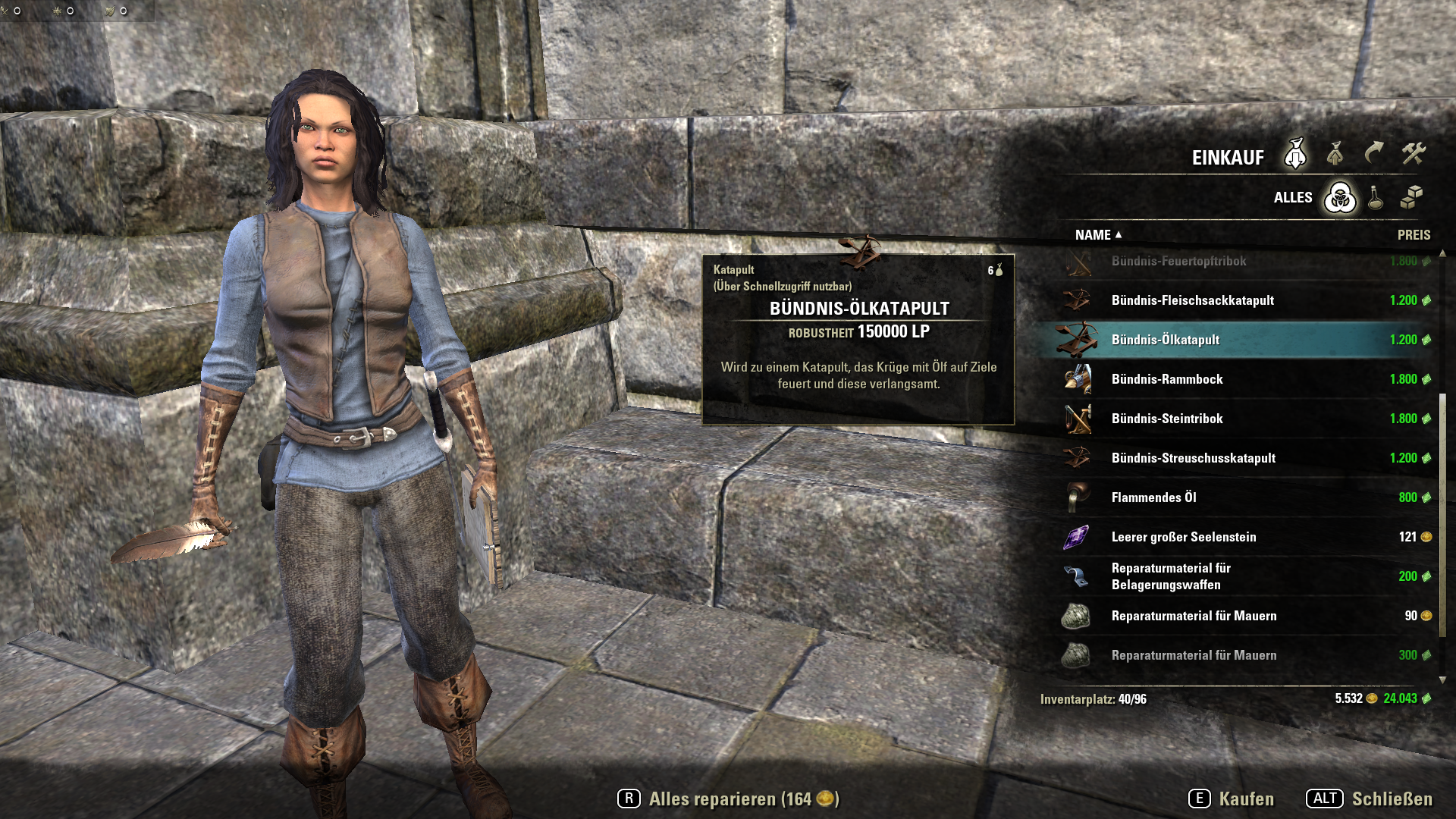Viewport: 1456px width, 819px height.
Task: Filter shop by the stacked cubes icon
Action: coord(1411,198)
